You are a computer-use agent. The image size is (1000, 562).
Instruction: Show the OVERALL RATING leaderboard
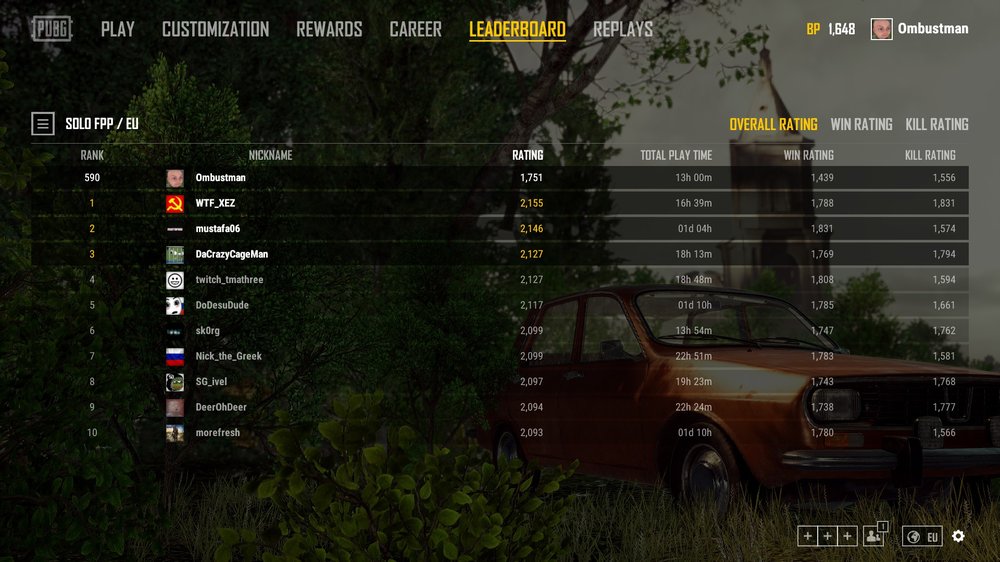[773, 124]
